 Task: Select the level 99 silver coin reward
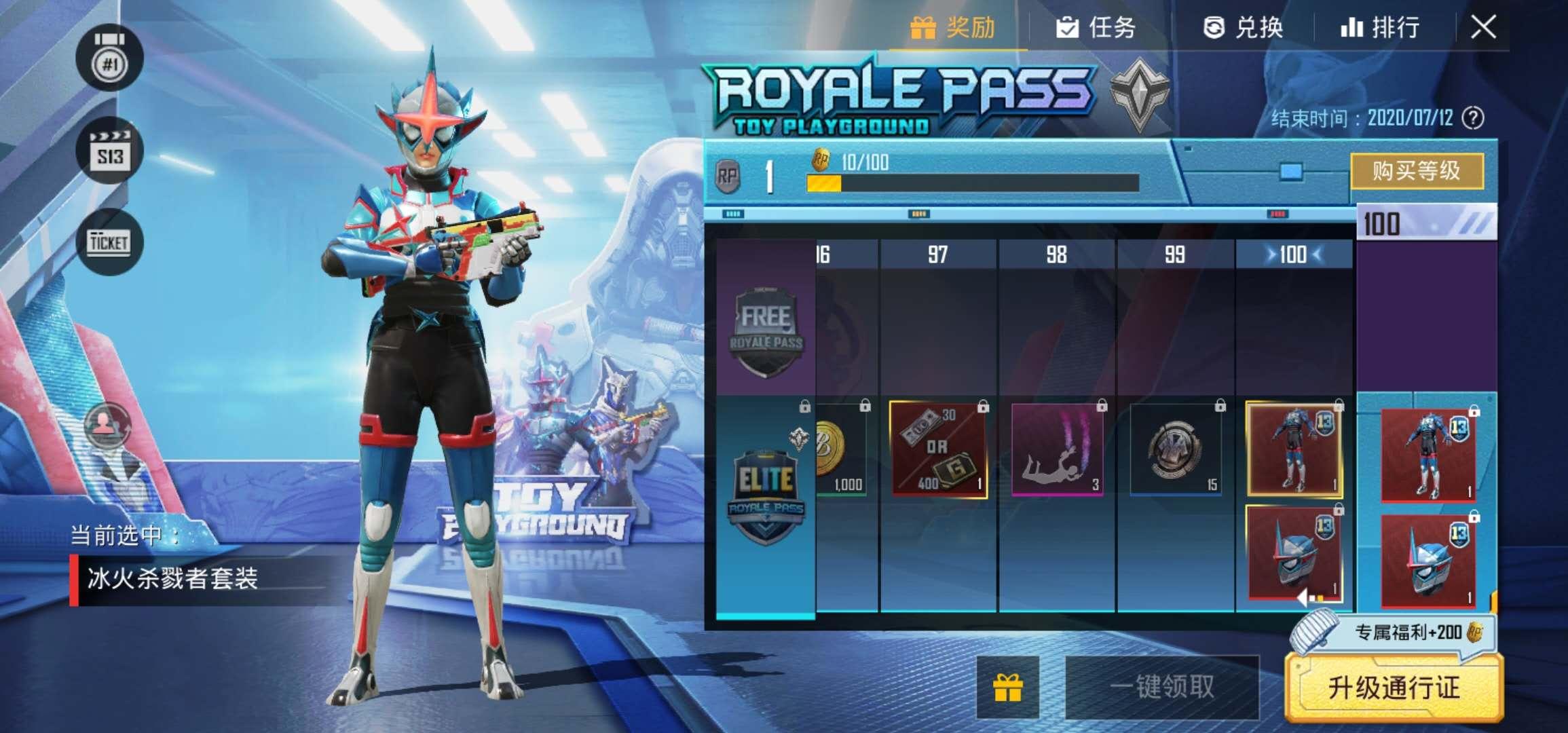[1176, 449]
